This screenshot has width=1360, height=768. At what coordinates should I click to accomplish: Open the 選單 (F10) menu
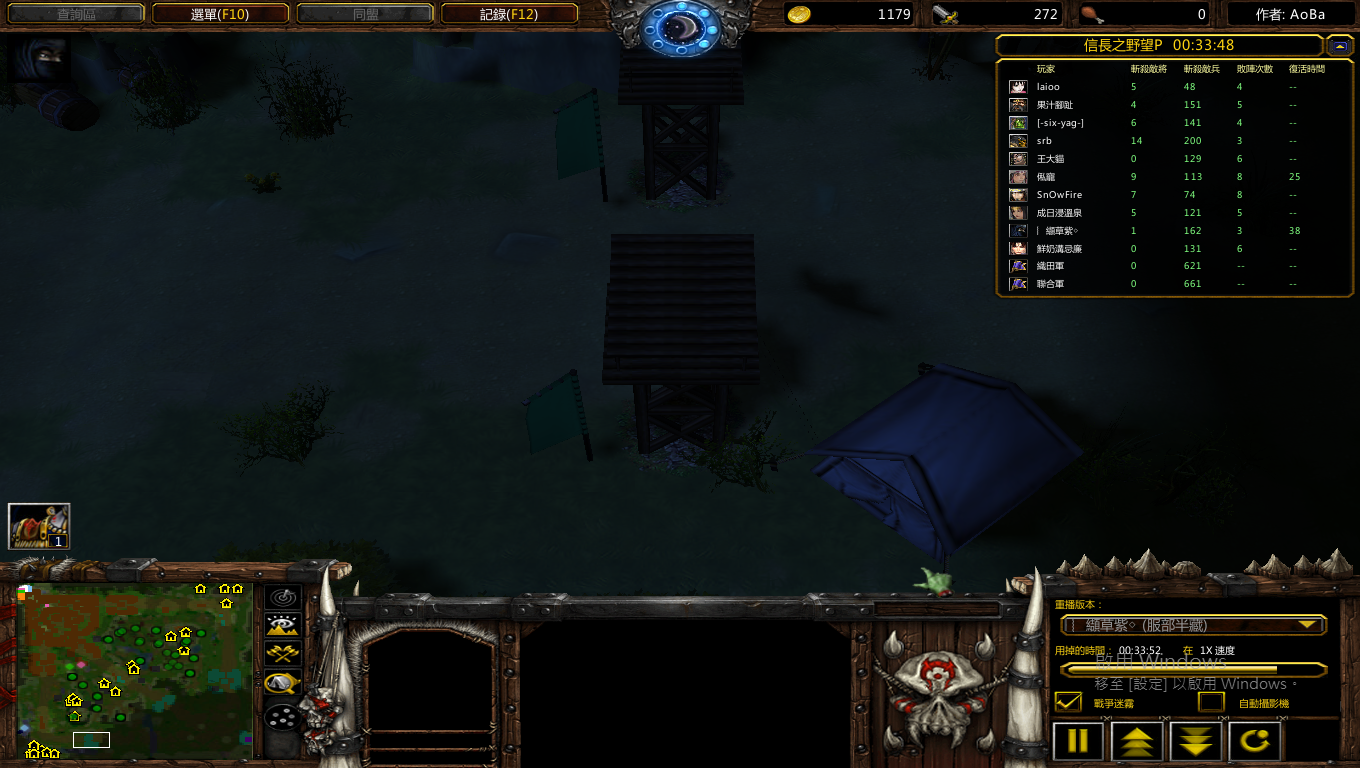tap(220, 14)
